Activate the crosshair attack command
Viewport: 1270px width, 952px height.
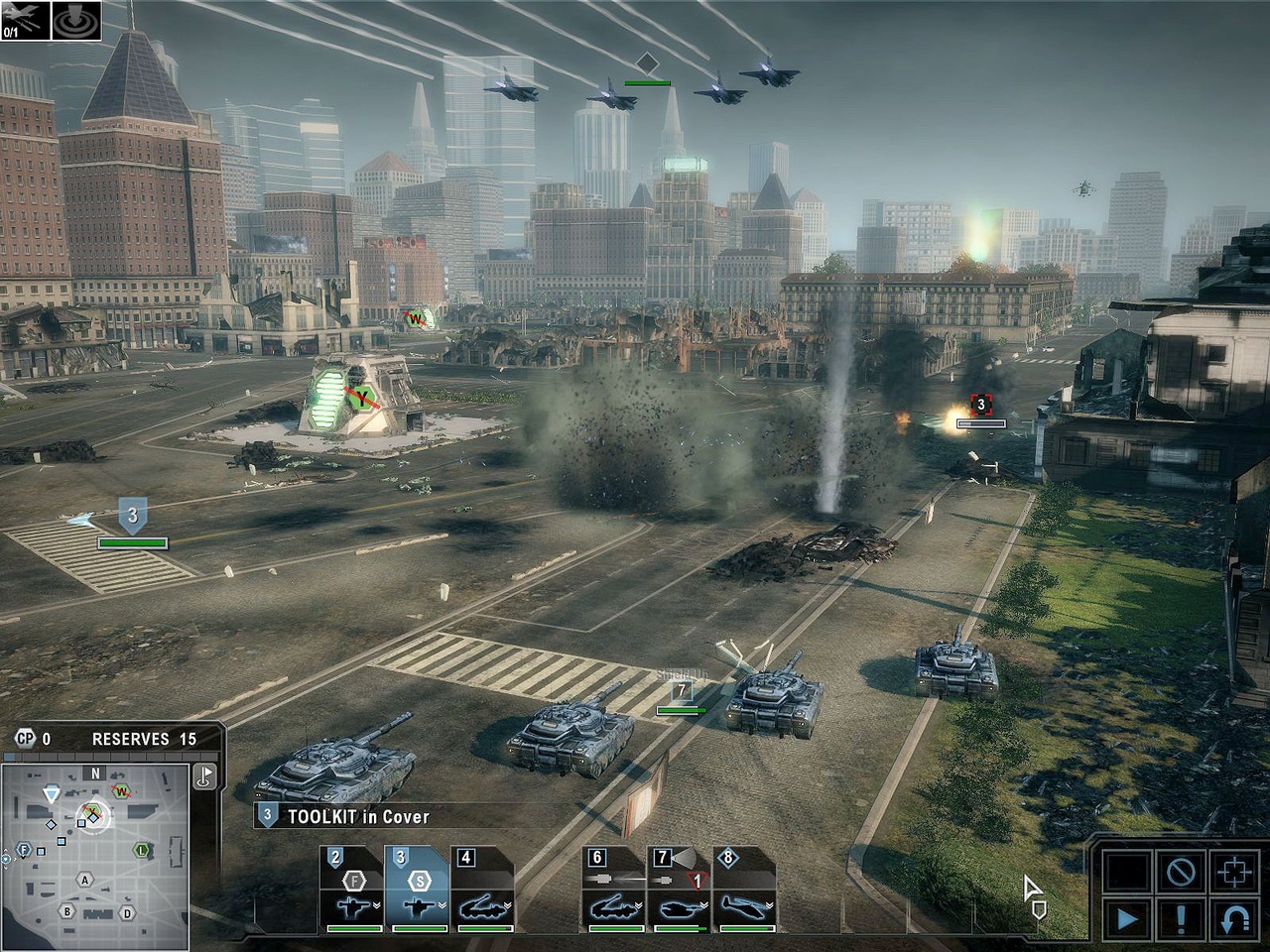pos(1234,873)
